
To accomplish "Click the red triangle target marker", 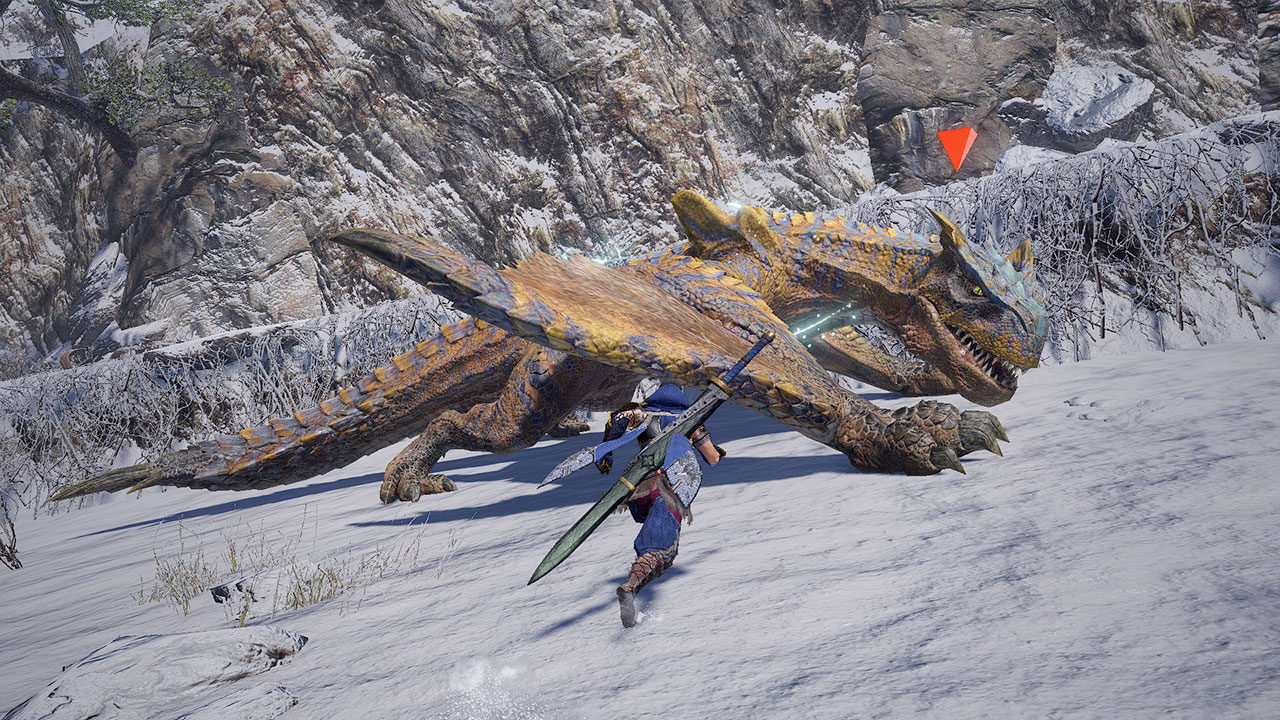I will click(957, 145).
